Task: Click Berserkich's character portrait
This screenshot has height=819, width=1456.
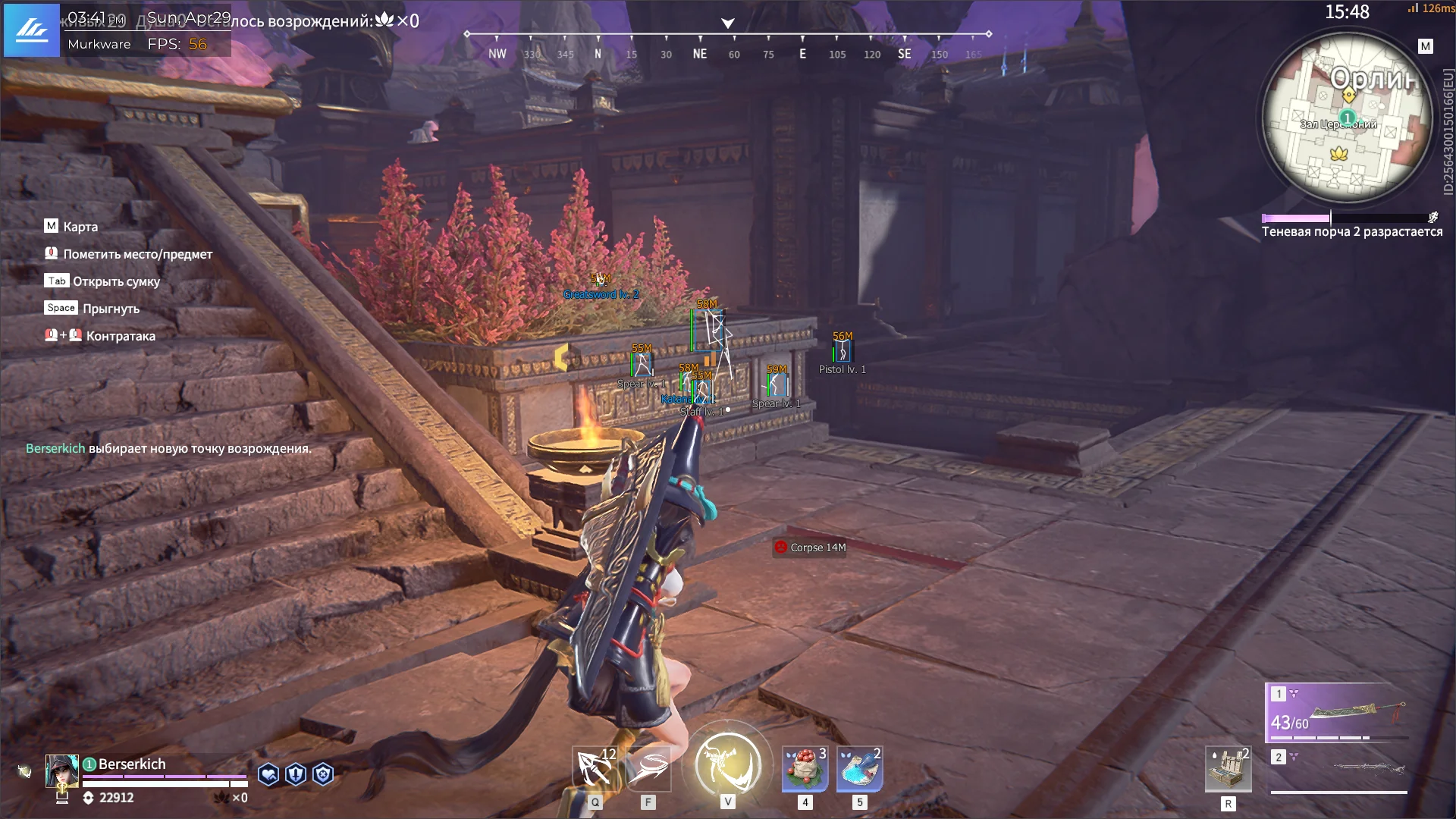Action: click(61, 771)
